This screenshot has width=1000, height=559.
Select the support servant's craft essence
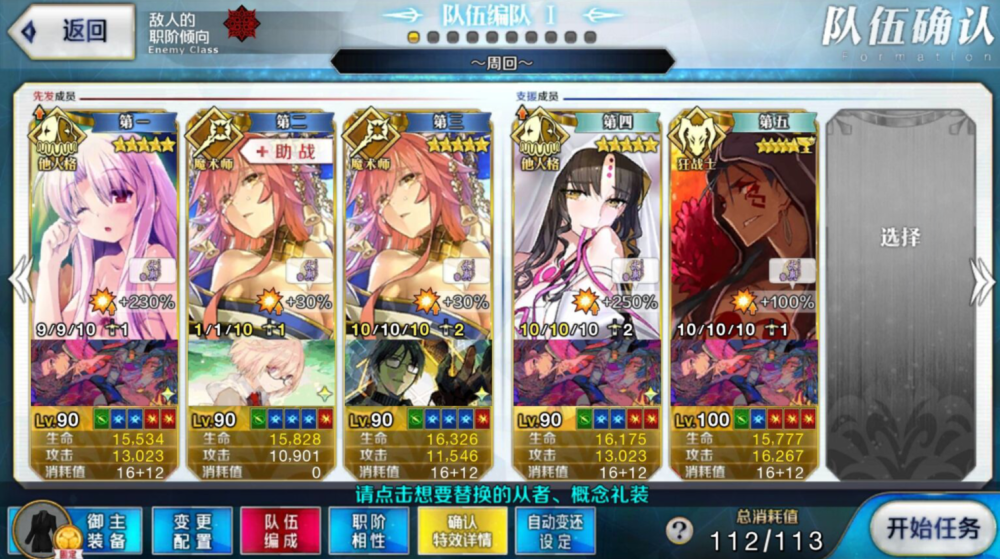coord(260,372)
